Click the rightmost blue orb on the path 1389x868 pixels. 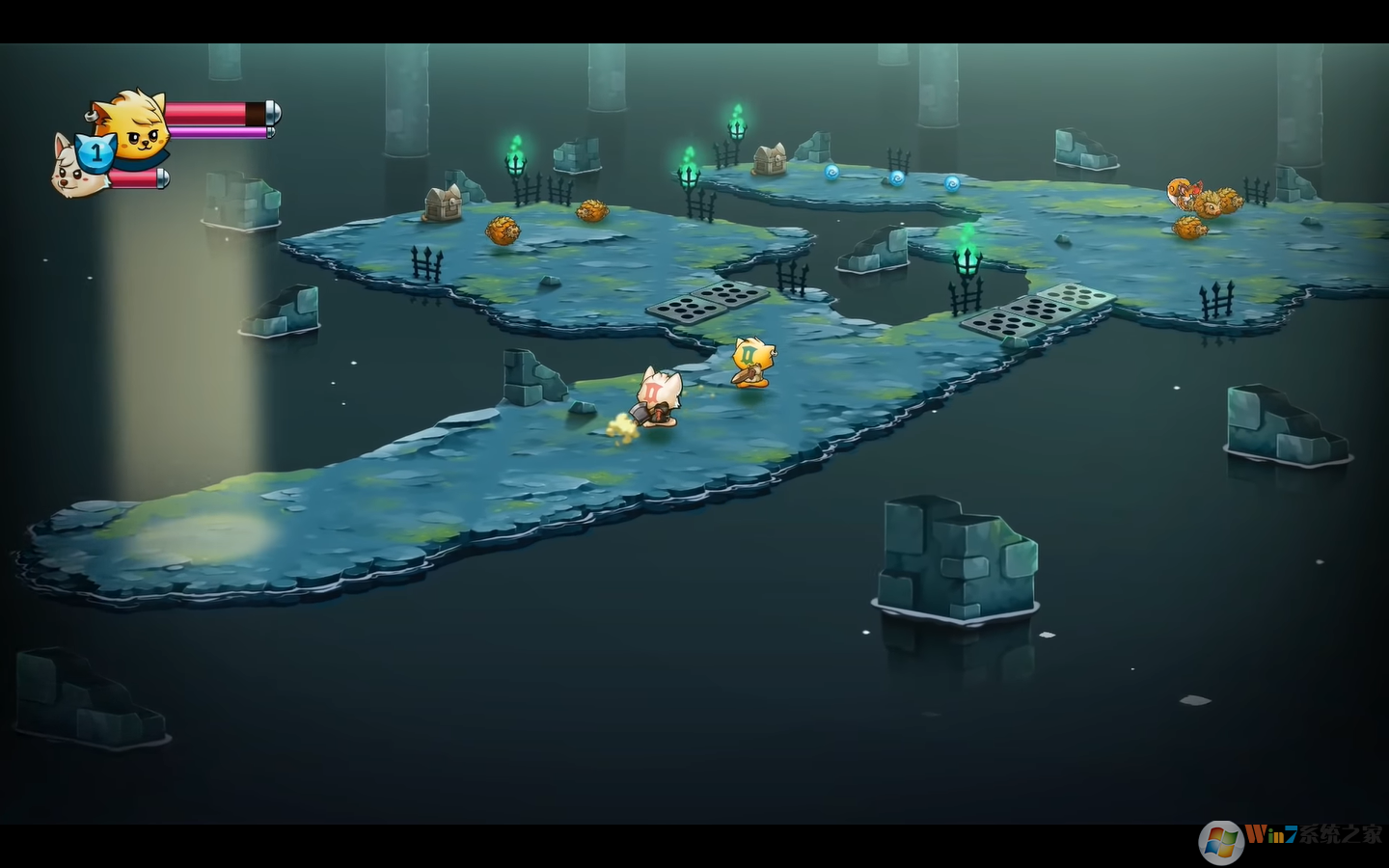click(x=952, y=182)
